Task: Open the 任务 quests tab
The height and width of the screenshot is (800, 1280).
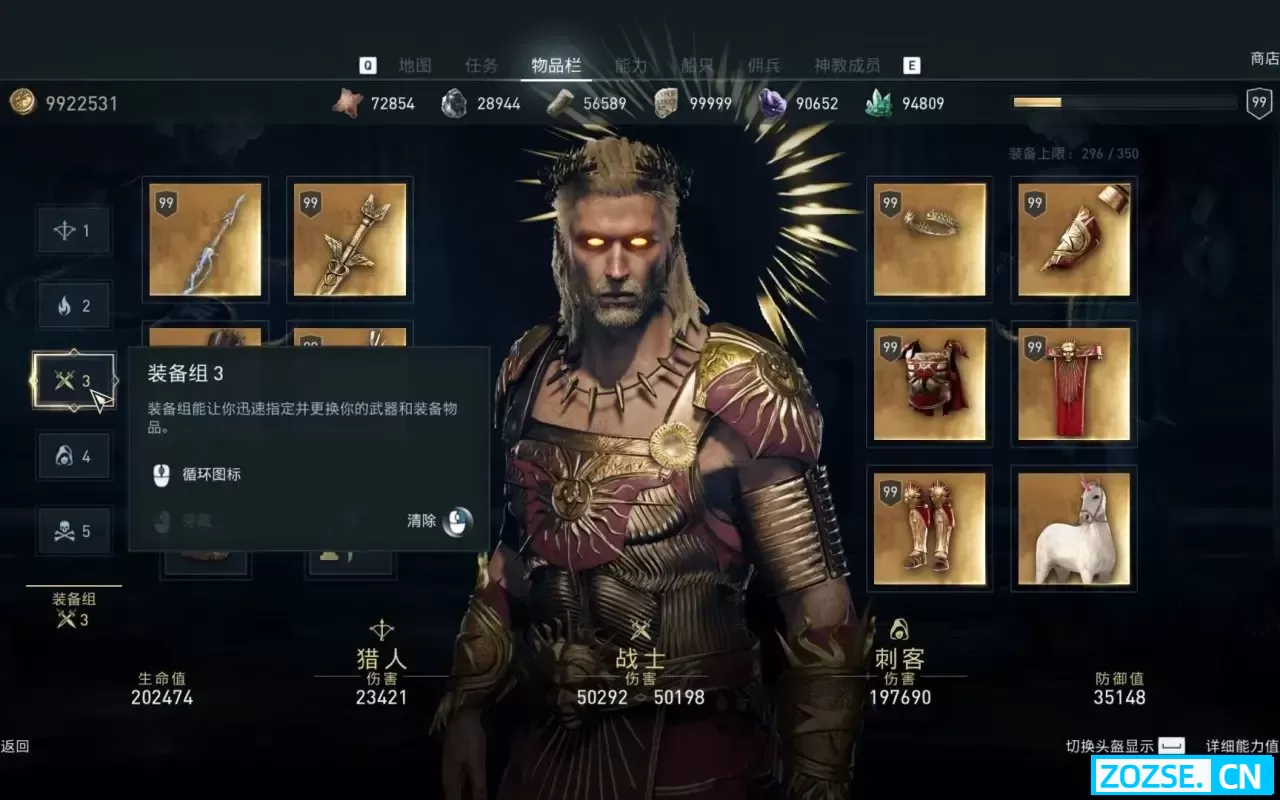Action: [481, 66]
